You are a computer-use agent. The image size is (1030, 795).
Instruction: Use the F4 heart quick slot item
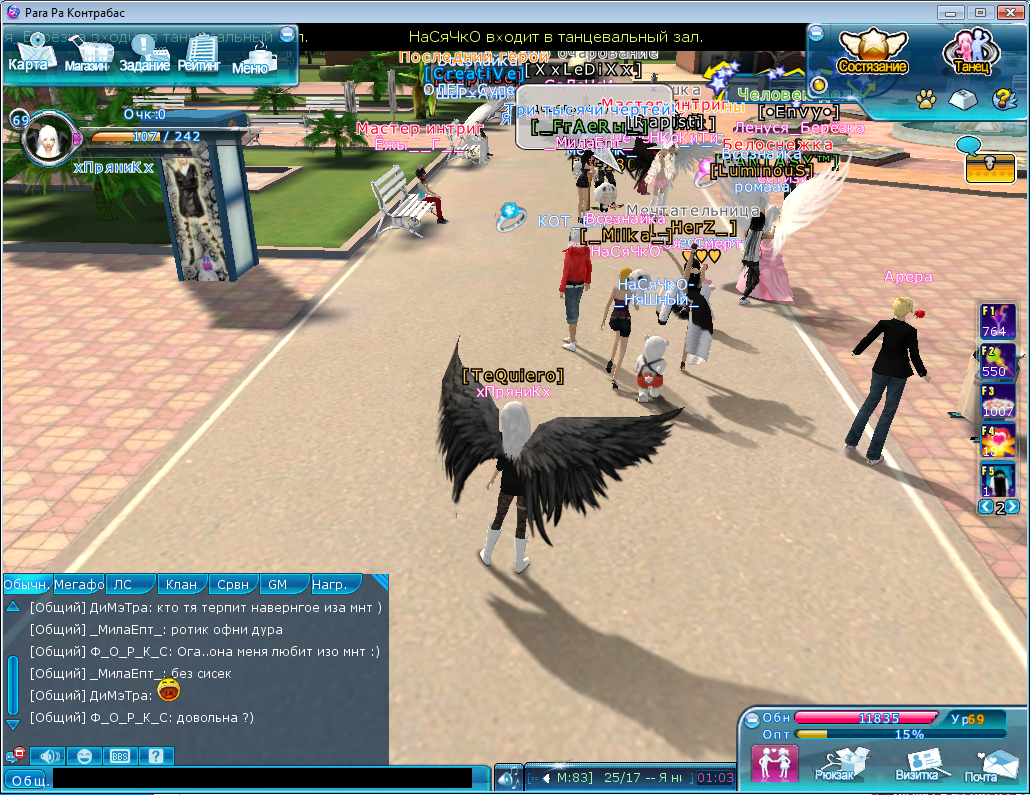(x=997, y=441)
